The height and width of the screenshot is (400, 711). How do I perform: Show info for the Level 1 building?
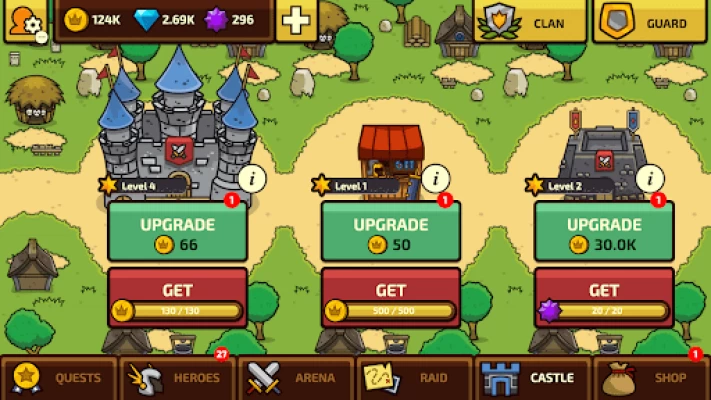click(435, 179)
